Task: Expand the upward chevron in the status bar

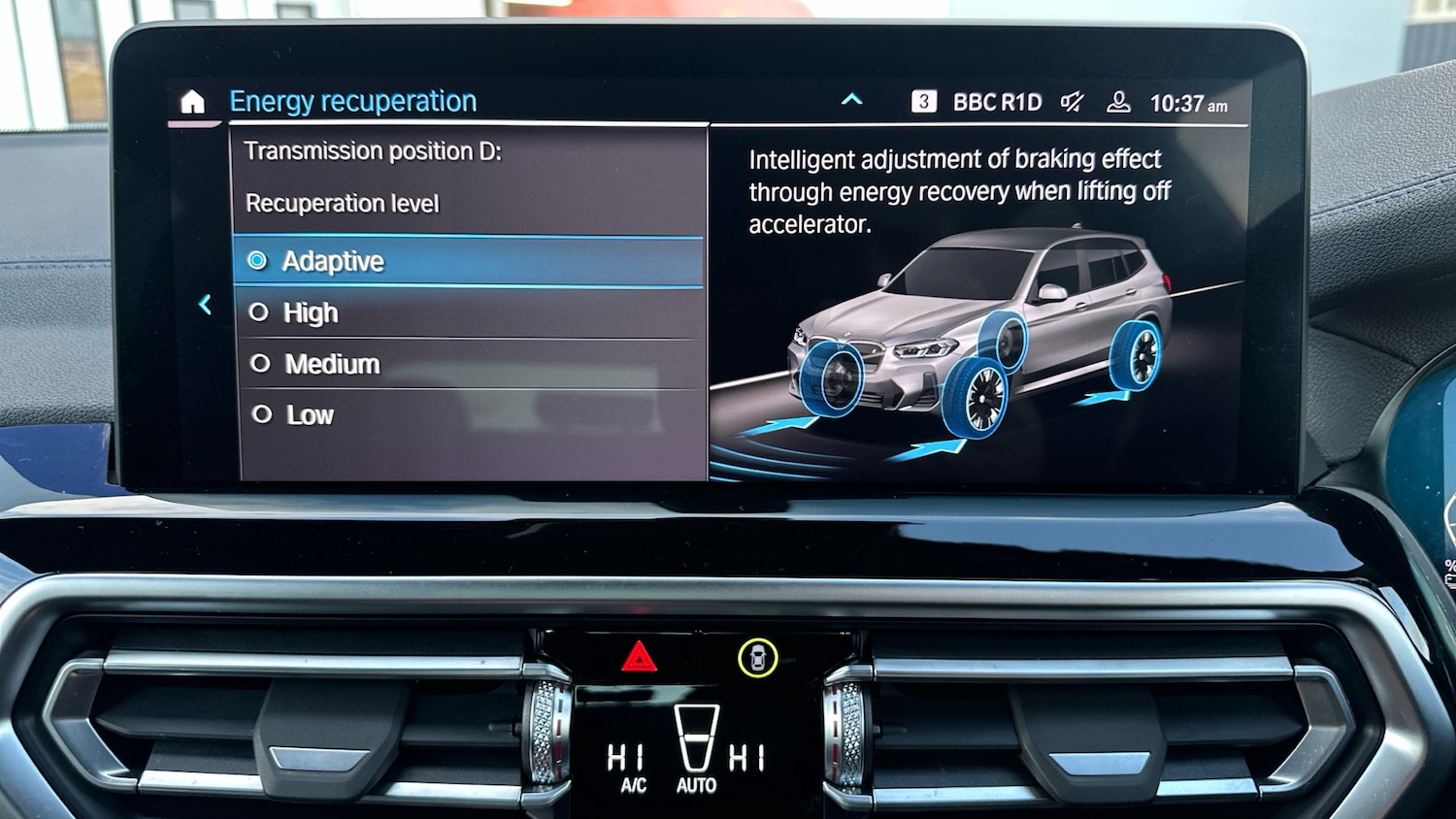Action: tap(851, 99)
